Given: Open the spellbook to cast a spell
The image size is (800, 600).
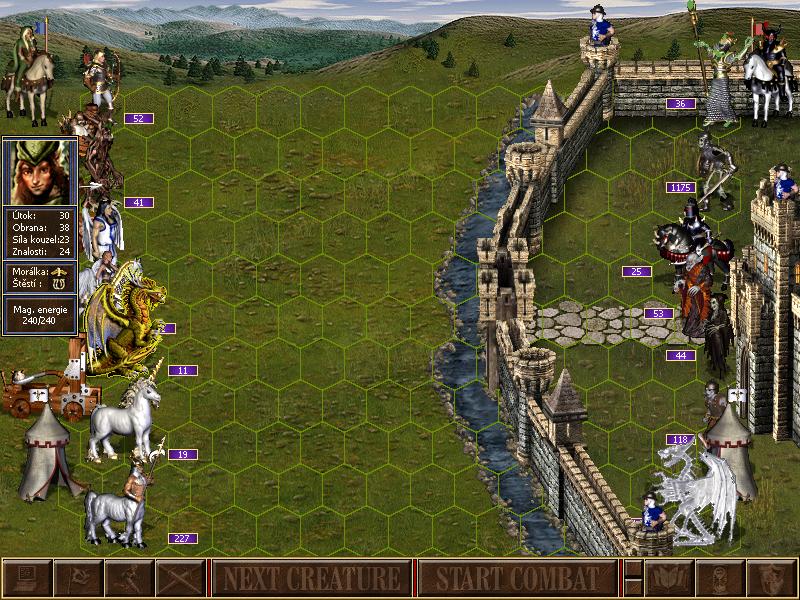Looking at the screenshot, I should [x=670, y=578].
